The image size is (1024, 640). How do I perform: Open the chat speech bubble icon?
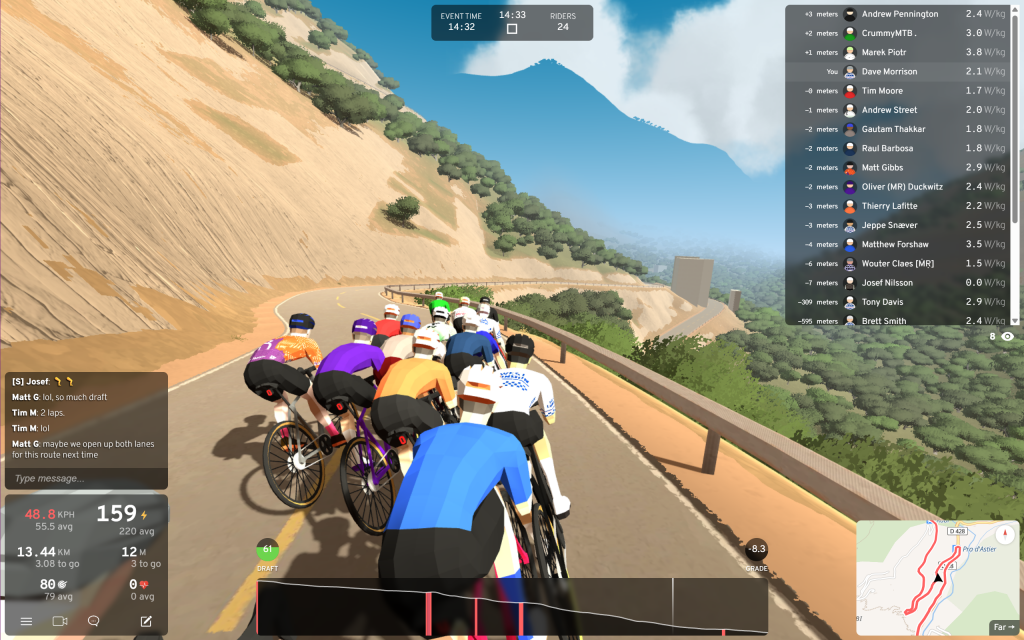point(94,621)
